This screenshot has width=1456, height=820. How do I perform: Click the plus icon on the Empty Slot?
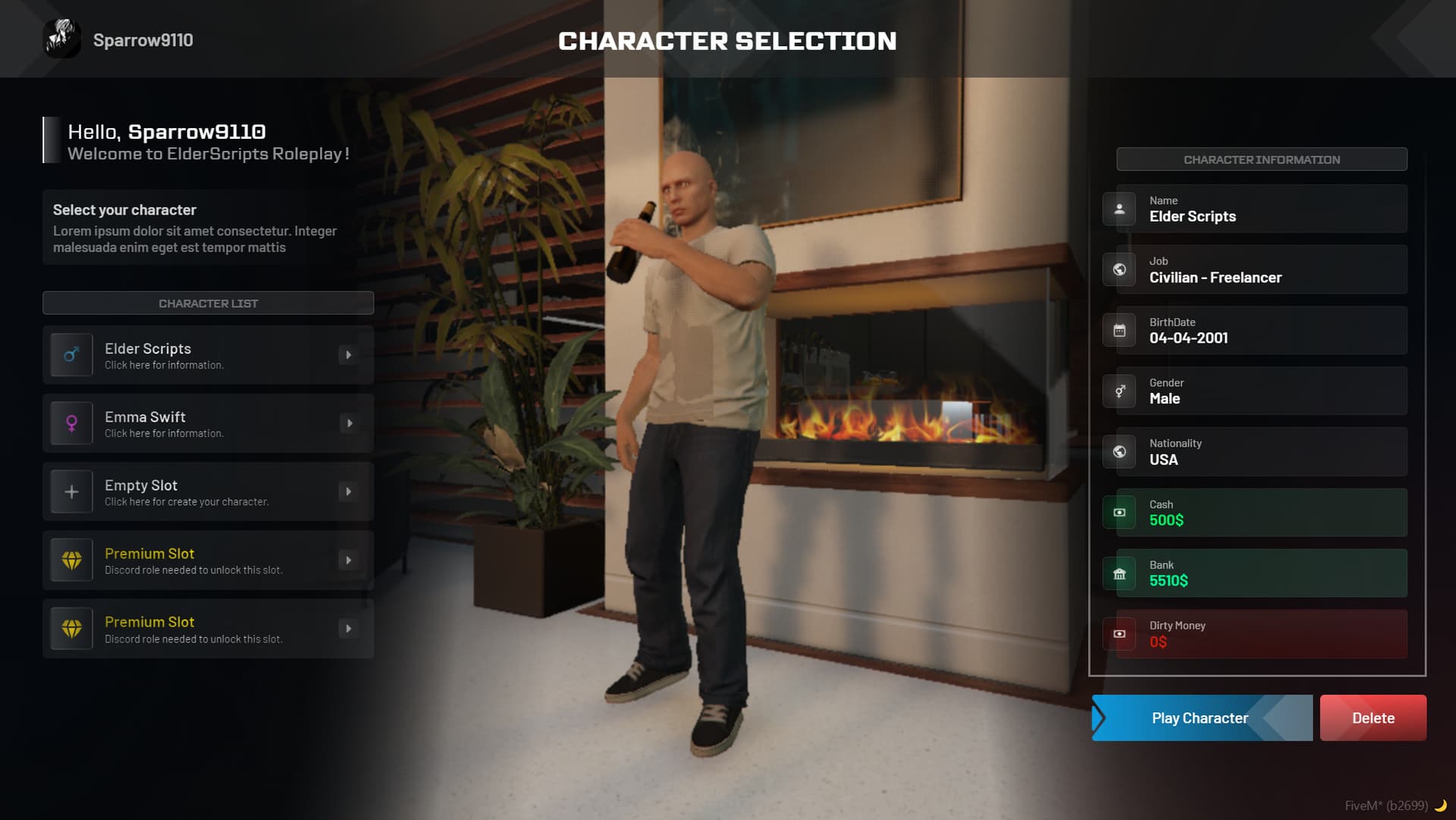71,492
